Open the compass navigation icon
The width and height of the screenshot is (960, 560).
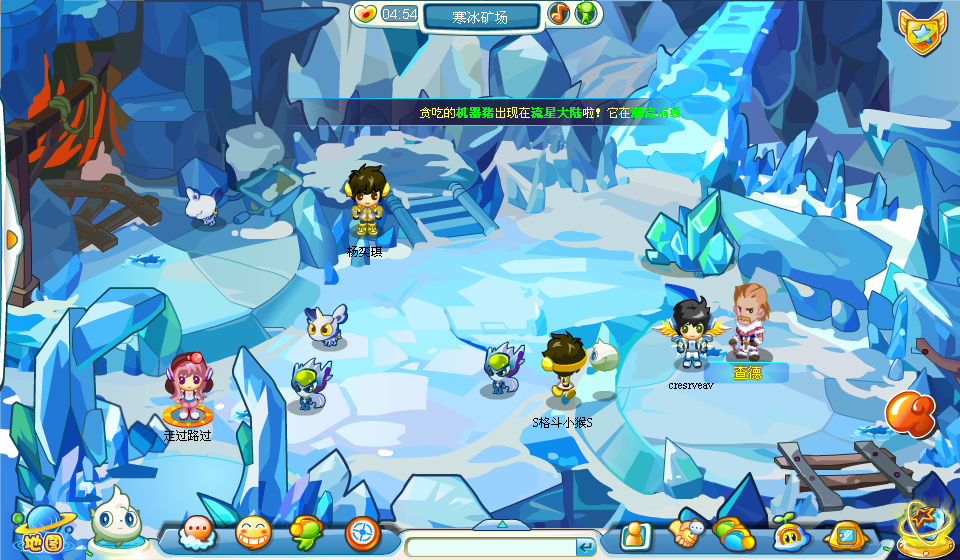[362, 533]
